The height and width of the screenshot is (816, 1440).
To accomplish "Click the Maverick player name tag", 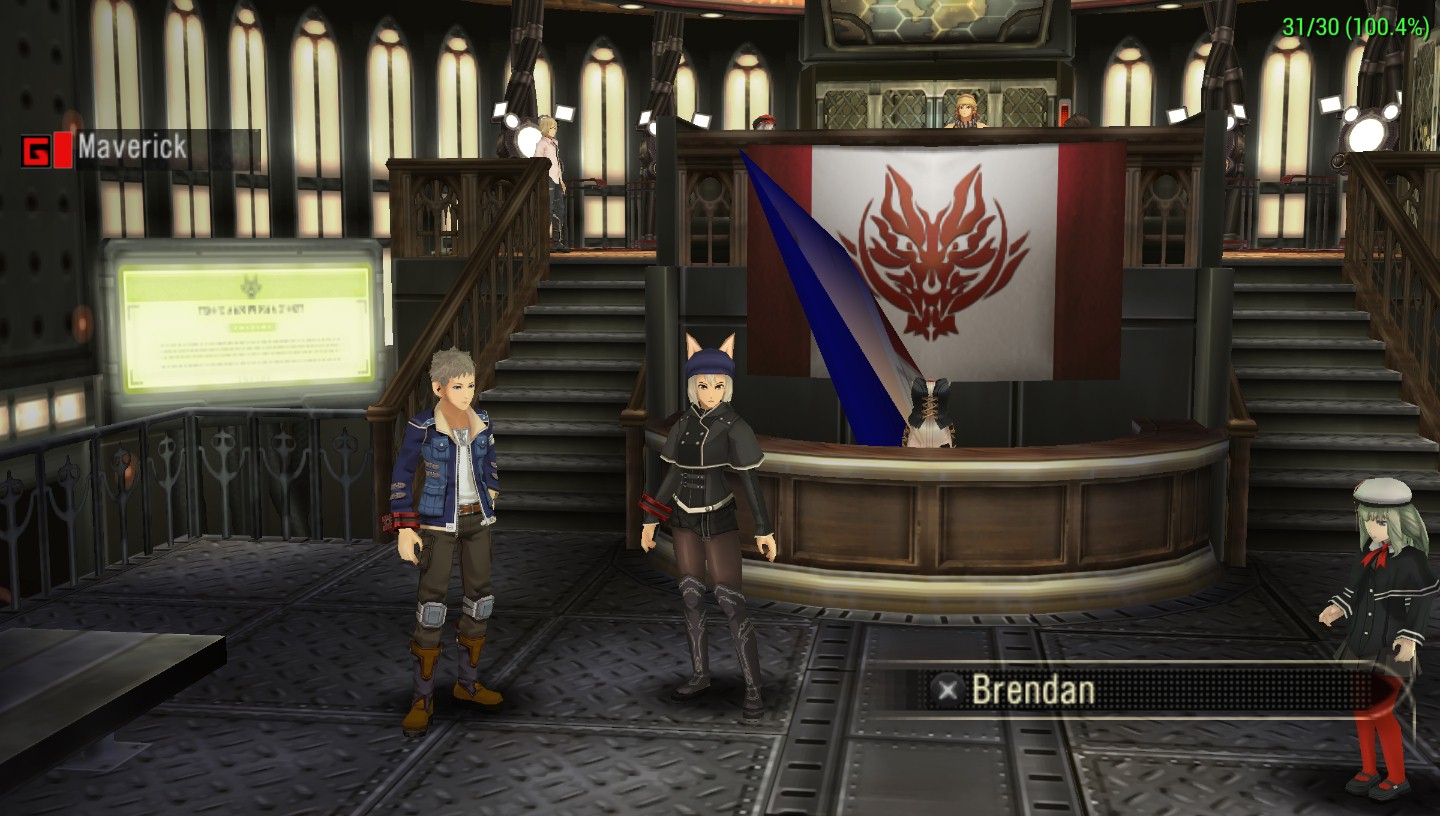I will 132,149.
